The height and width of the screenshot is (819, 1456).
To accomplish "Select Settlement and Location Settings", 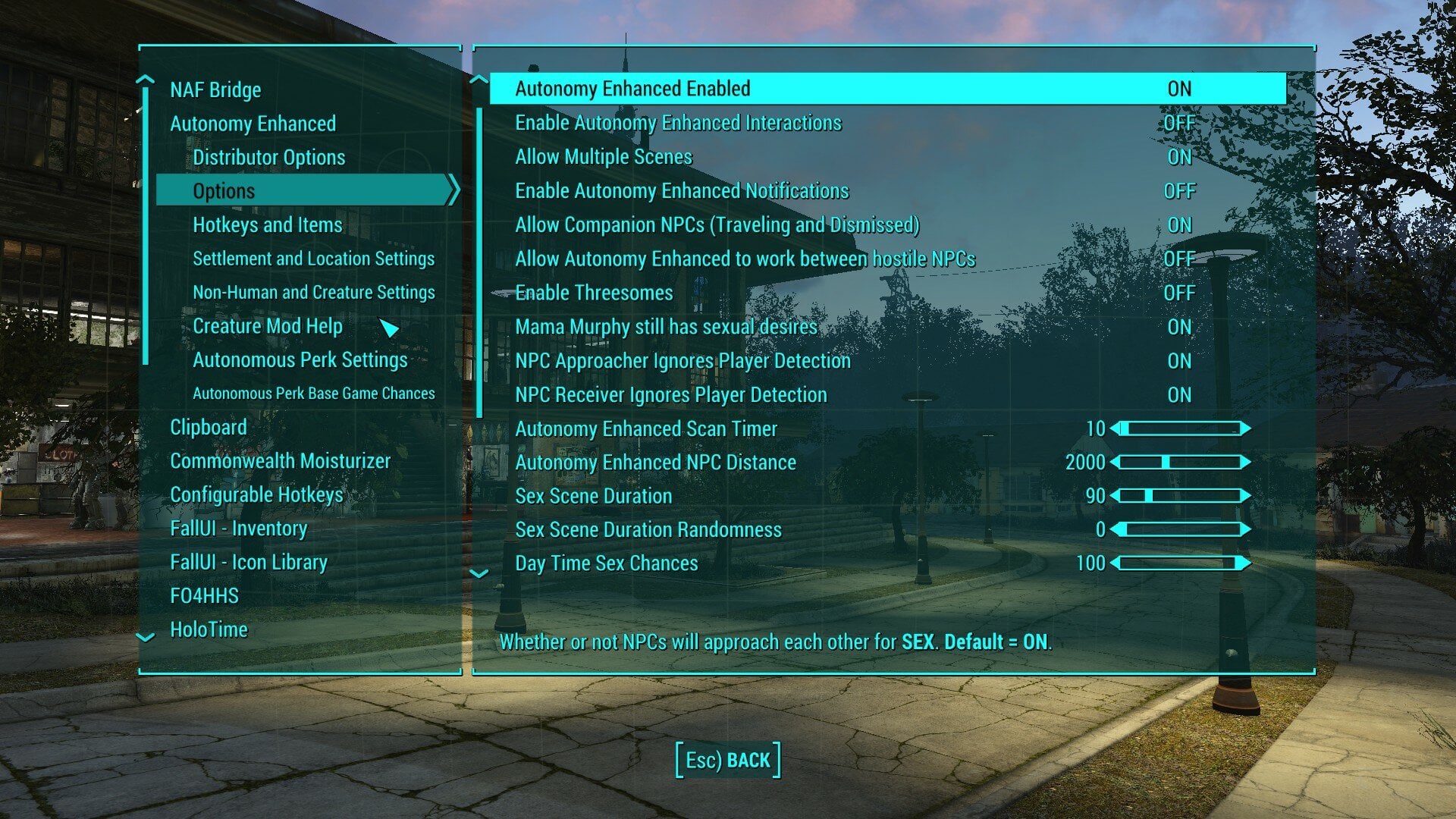I will tap(314, 259).
